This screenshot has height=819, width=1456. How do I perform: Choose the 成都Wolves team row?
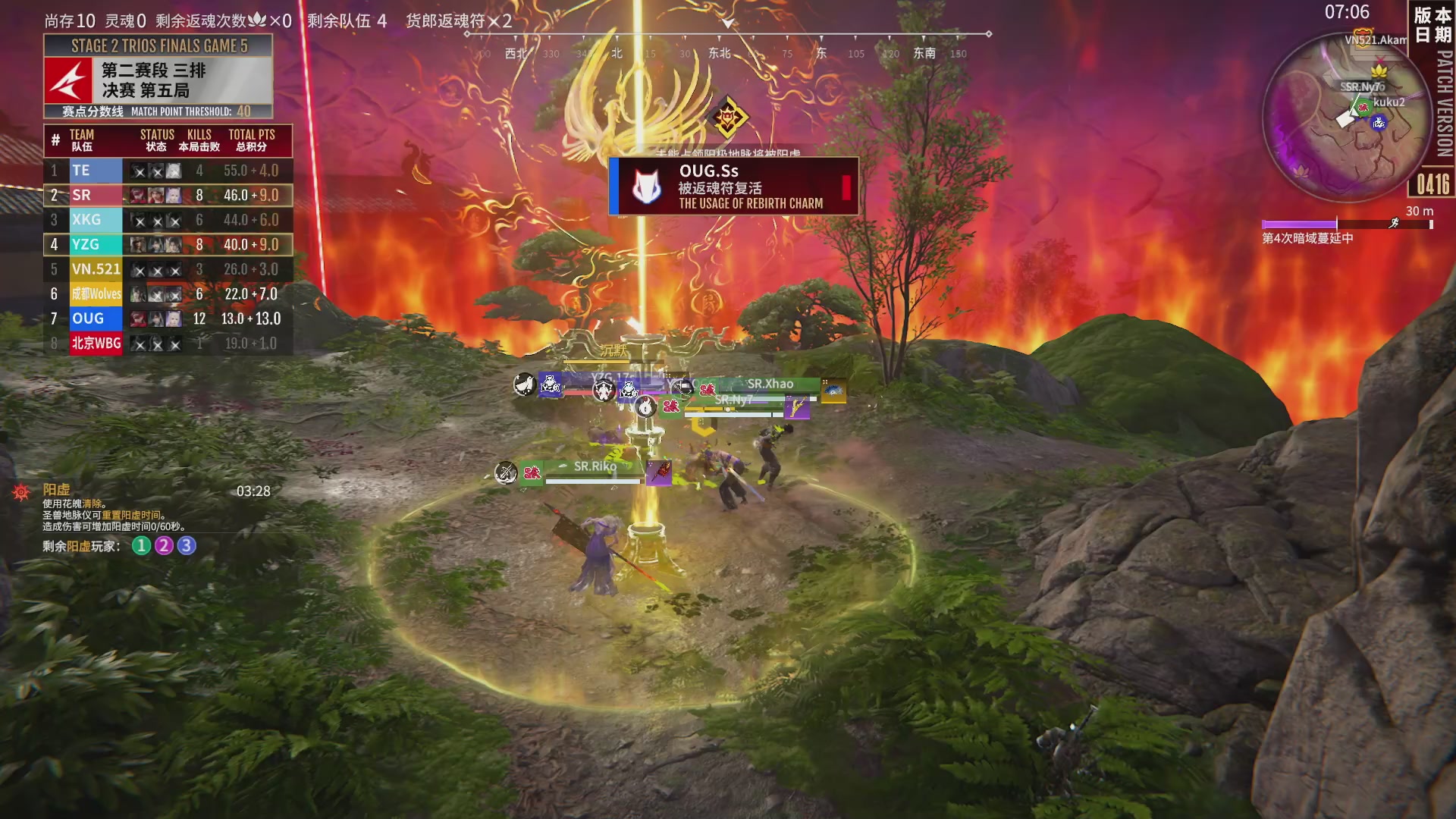tap(168, 294)
